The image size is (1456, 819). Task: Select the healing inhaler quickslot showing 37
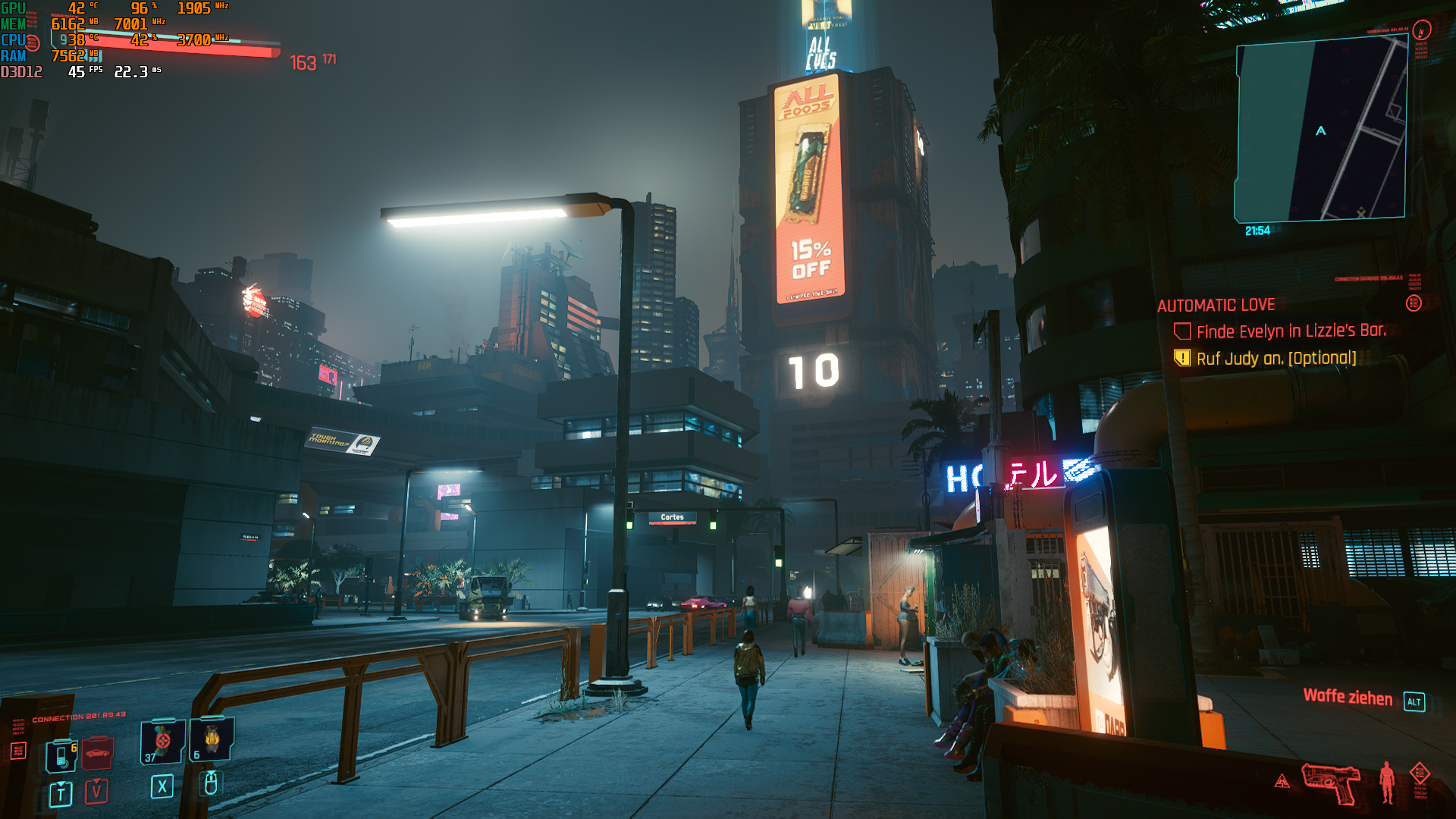click(x=161, y=743)
